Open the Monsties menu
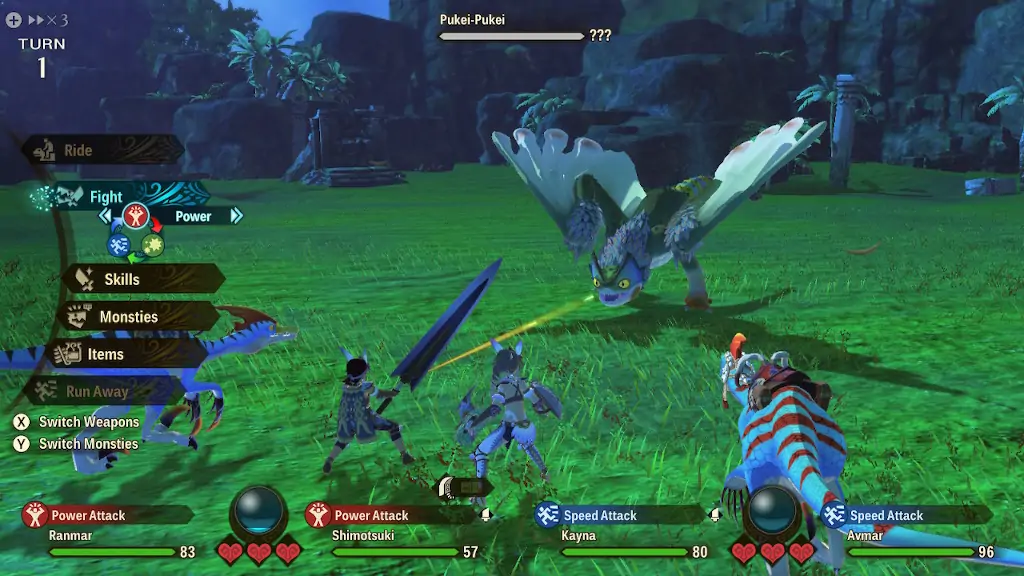The width and height of the screenshot is (1024, 576). 128,317
